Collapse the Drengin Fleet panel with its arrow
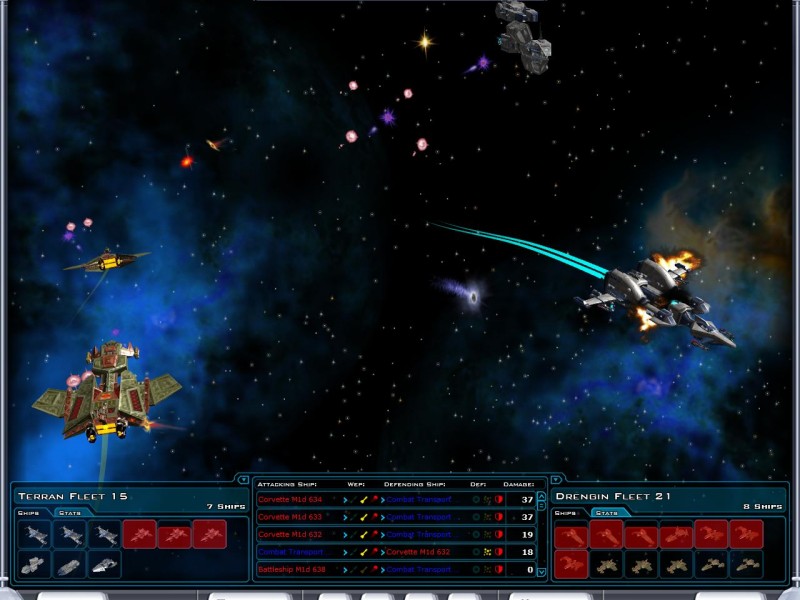This screenshot has height=600, width=800. [557, 480]
